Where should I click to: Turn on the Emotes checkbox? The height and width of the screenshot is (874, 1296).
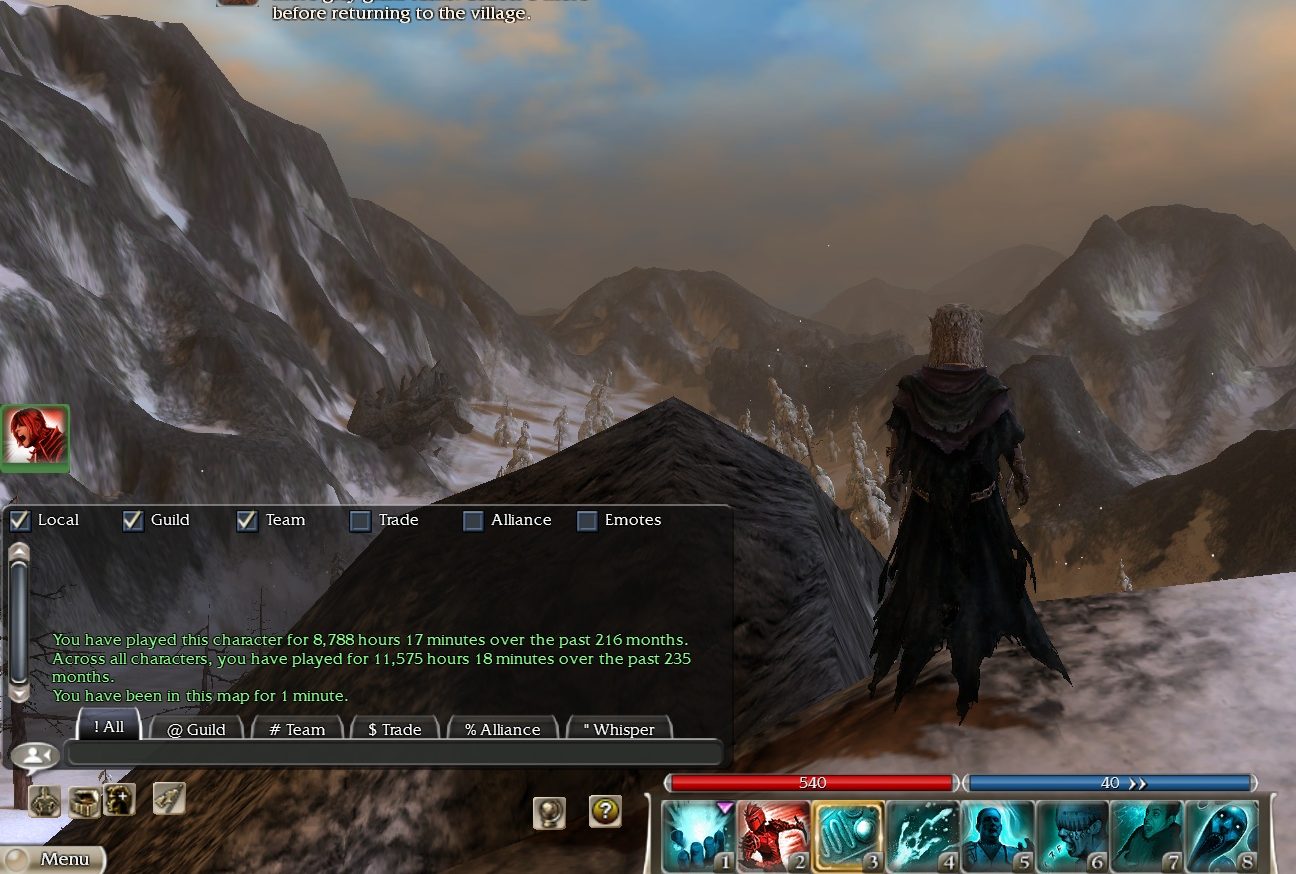pyautogui.click(x=587, y=520)
